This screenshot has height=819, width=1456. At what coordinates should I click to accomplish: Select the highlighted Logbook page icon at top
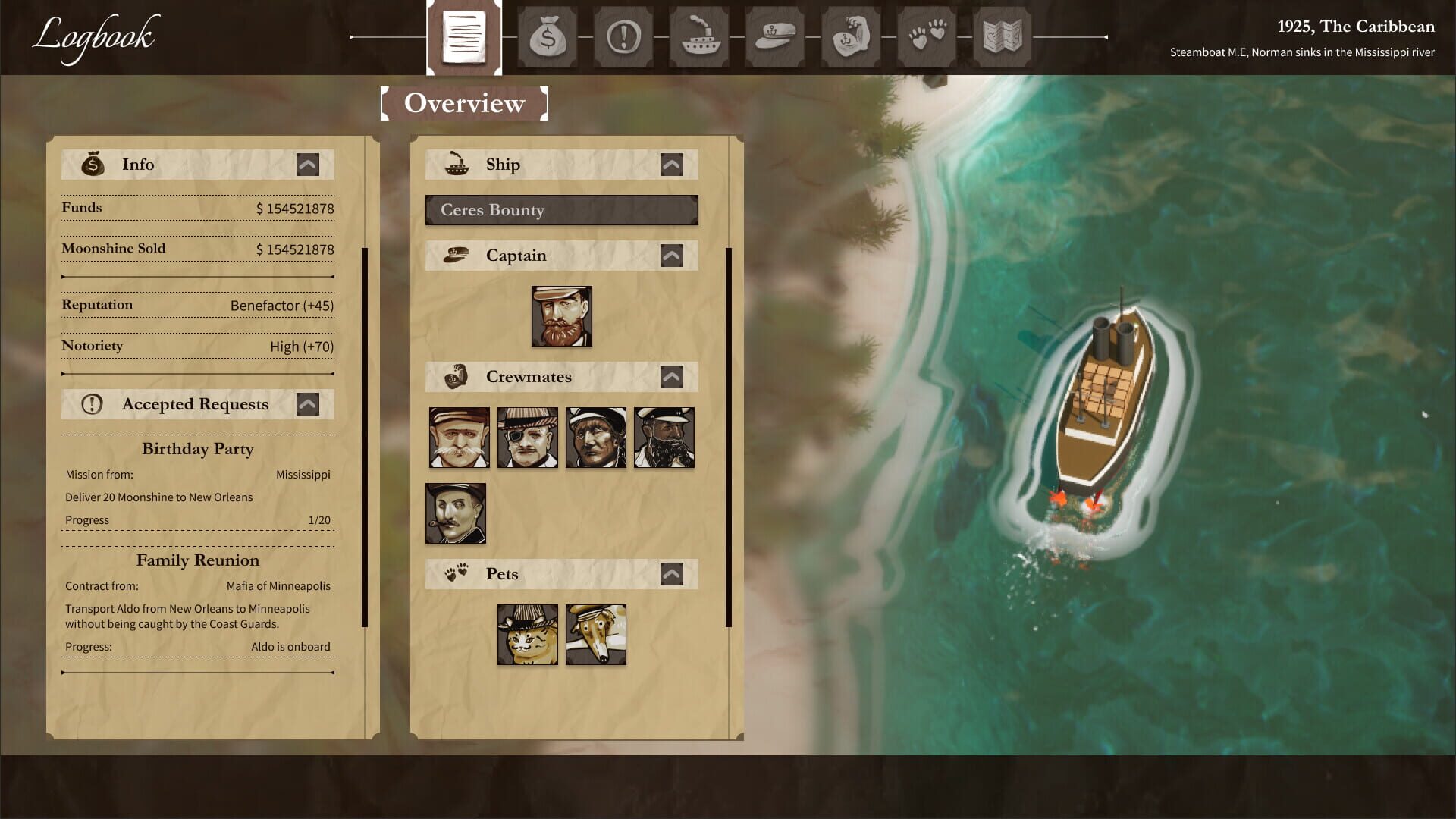point(465,37)
